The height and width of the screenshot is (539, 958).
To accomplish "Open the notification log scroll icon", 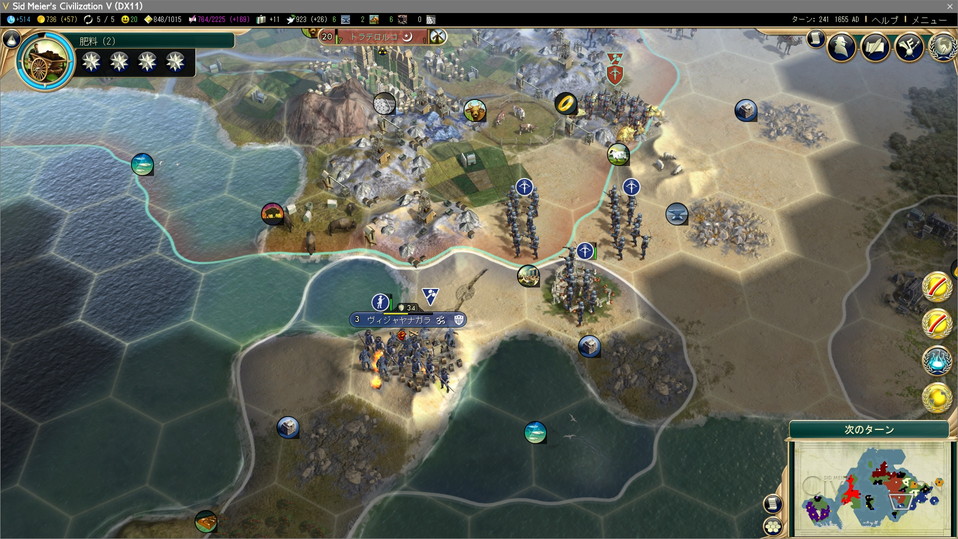I will (815, 39).
